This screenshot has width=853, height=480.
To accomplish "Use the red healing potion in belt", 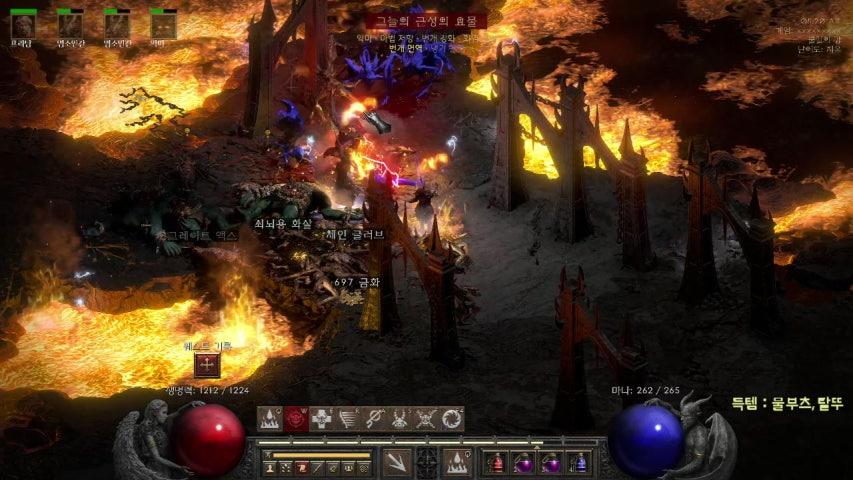I will click(x=496, y=463).
